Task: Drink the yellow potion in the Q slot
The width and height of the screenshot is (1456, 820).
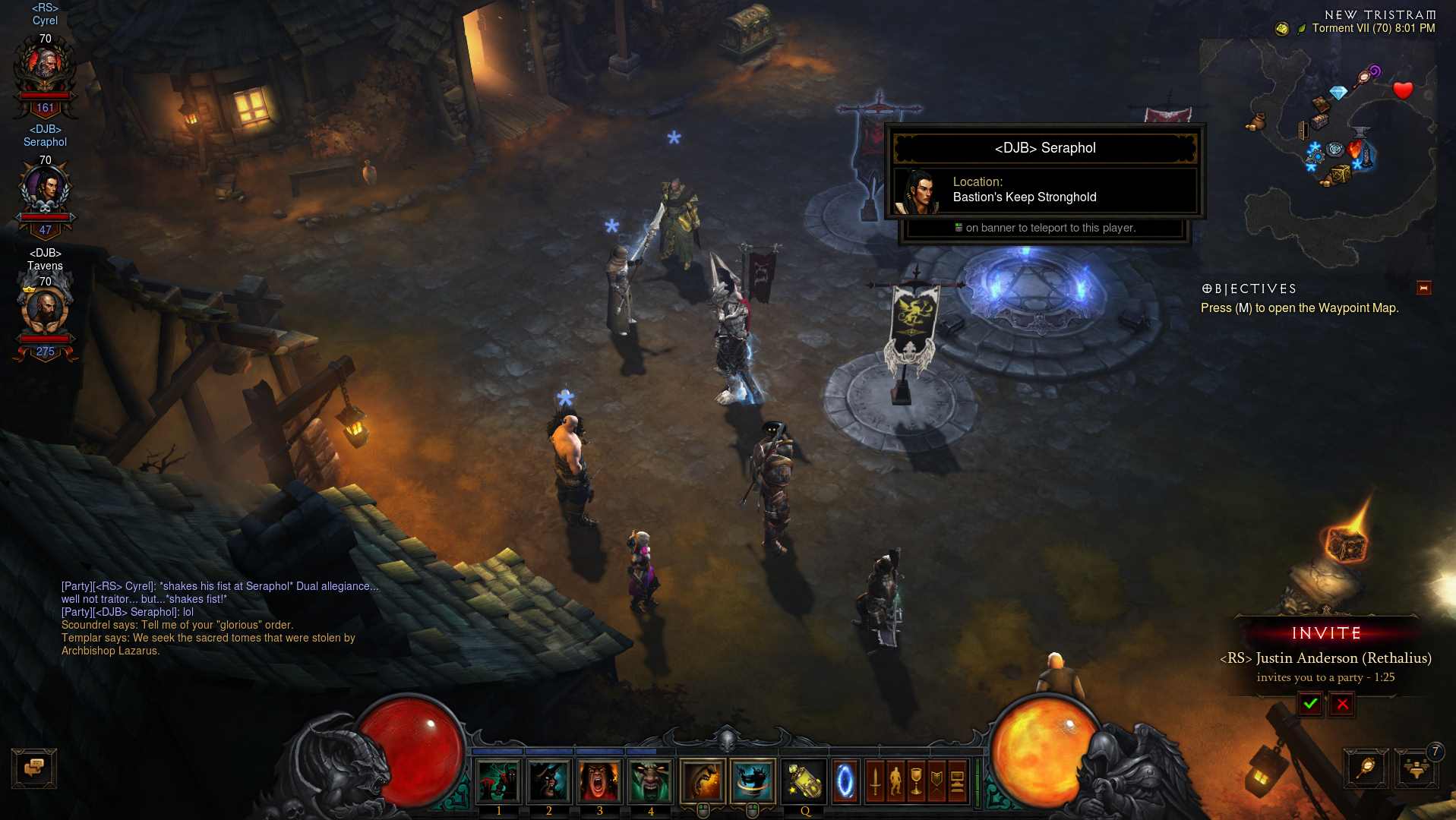Action: (x=804, y=781)
